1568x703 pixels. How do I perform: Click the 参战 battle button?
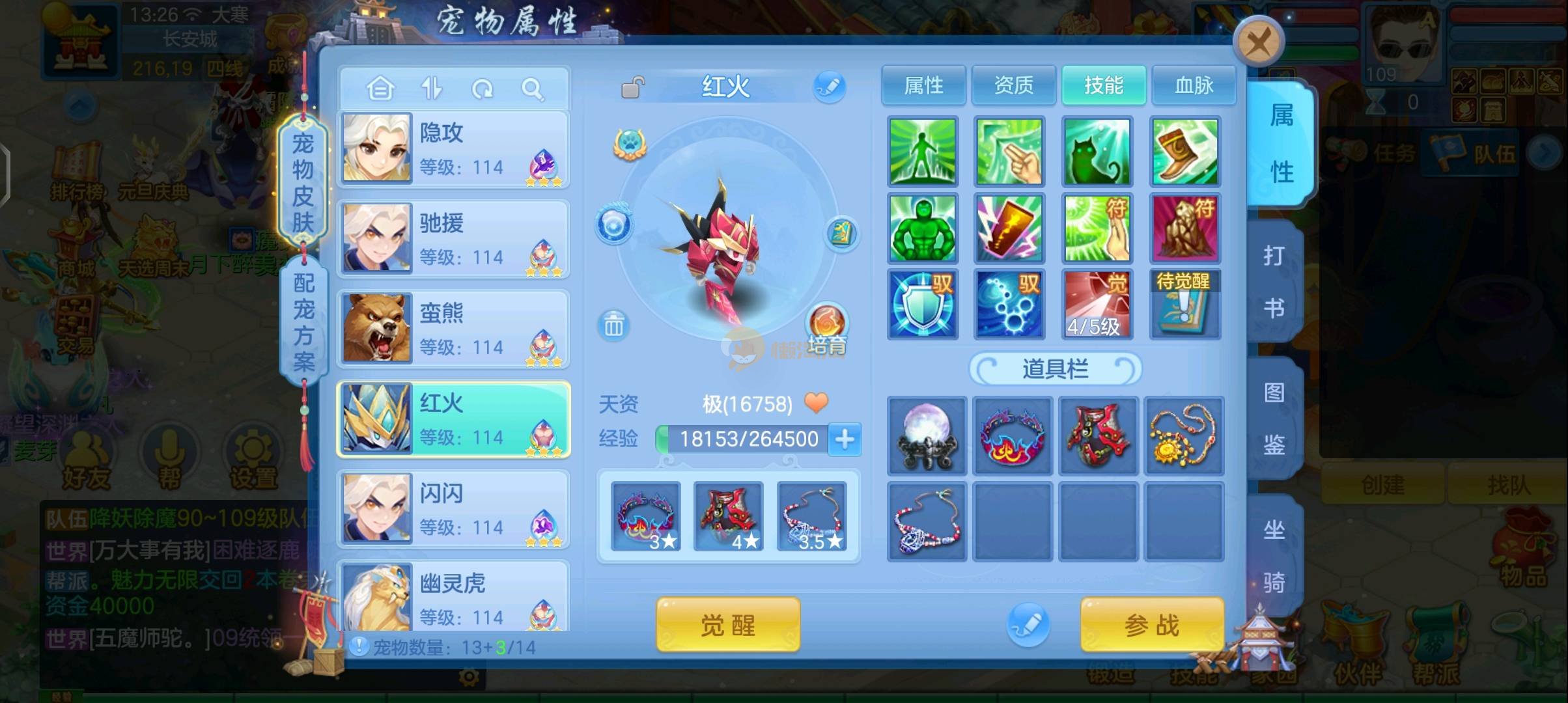pyautogui.click(x=1151, y=625)
